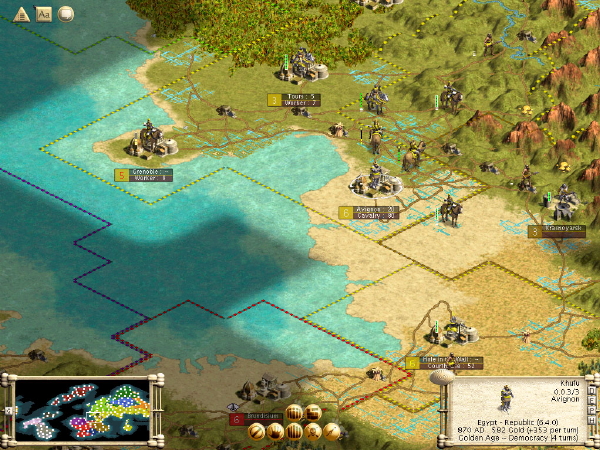The height and width of the screenshot is (450, 600).
Task: Open the advisors round button
Action: [66, 14]
